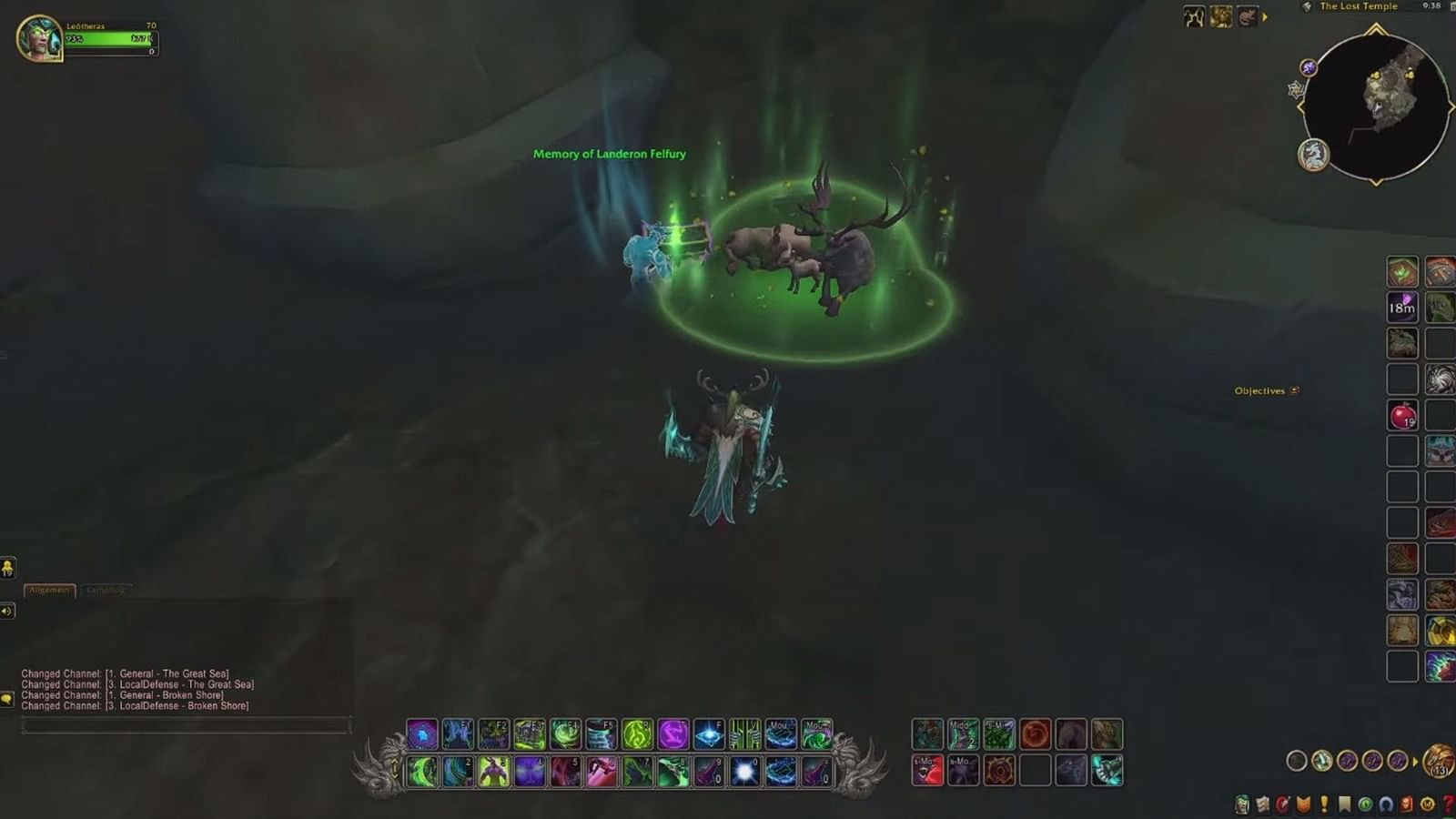Screen dimensions: 1456x819
Task: Open the Collections bookmark icon
Action: [1344, 804]
